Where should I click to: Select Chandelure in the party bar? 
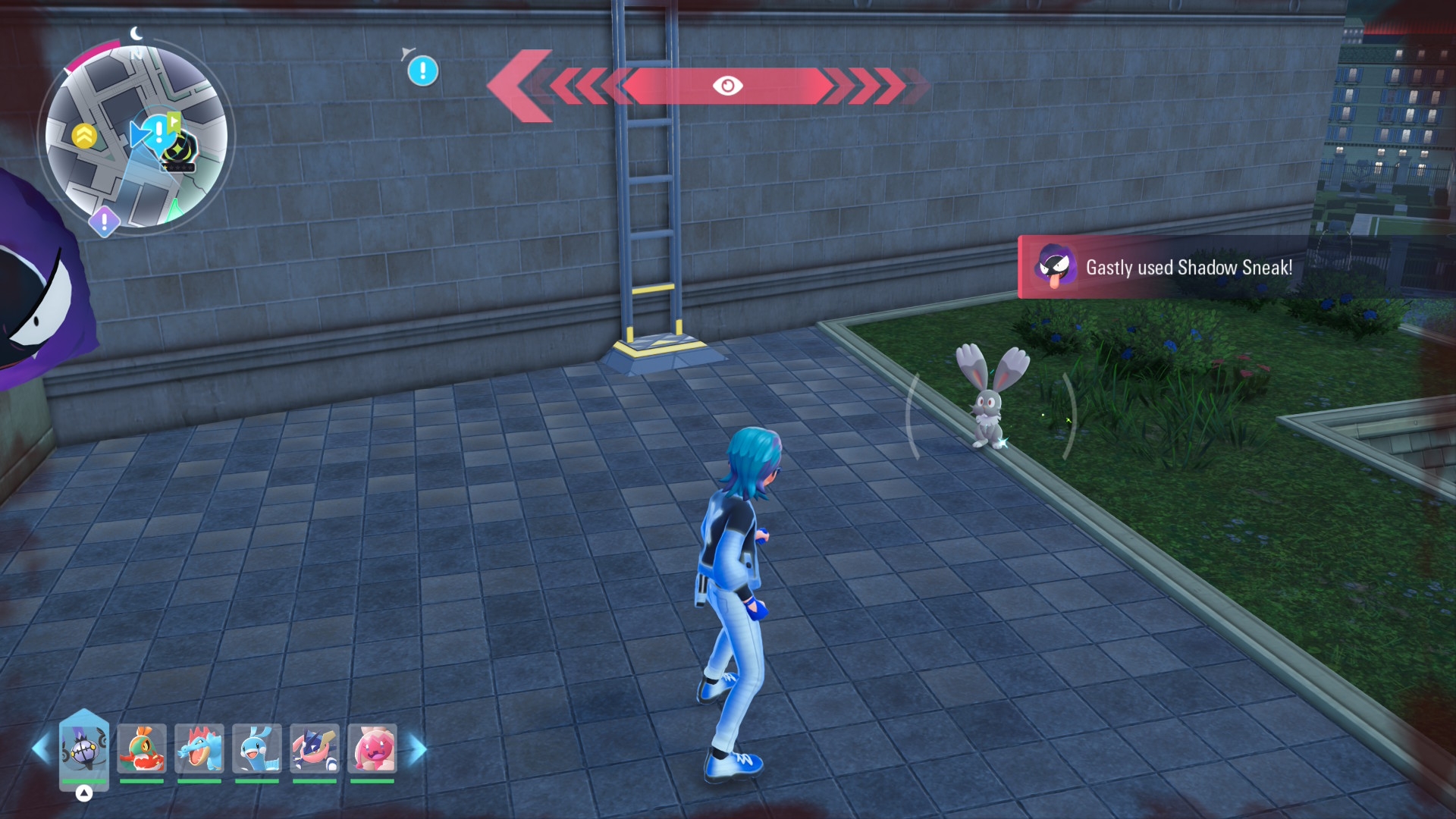(84, 748)
